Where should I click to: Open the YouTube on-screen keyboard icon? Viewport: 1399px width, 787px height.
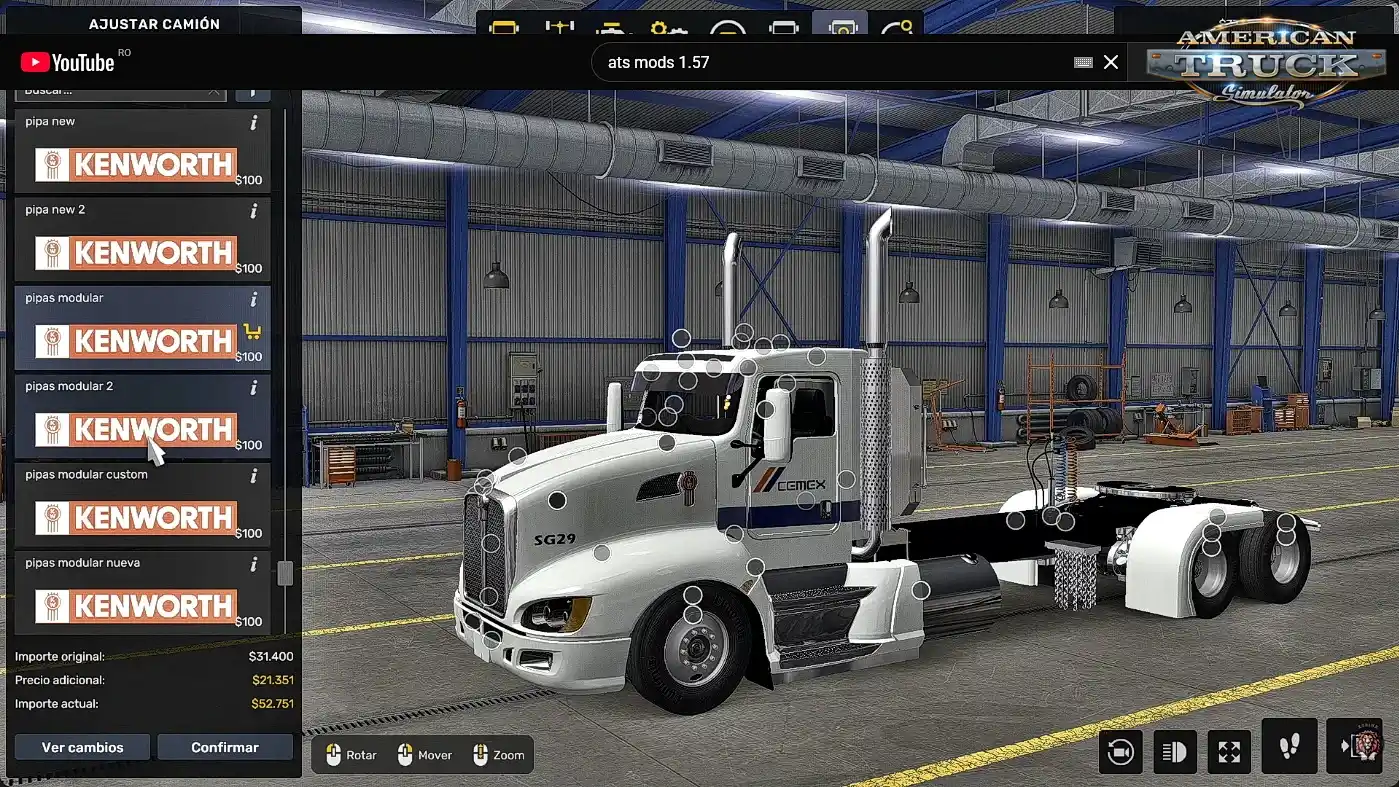pos(1083,62)
